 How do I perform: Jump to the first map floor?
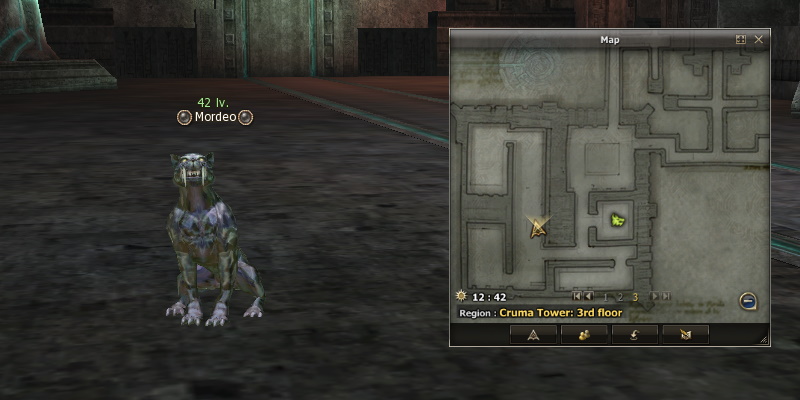click(x=577, y=297)
